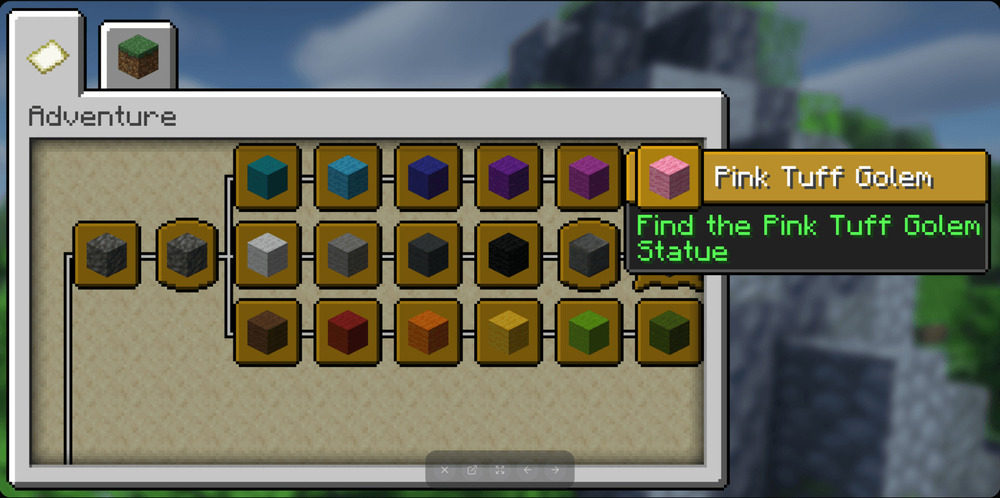This screenshot has width=1000, height=498.
Task: Click the dark green wool advancement
Action: tap(668, 331)
